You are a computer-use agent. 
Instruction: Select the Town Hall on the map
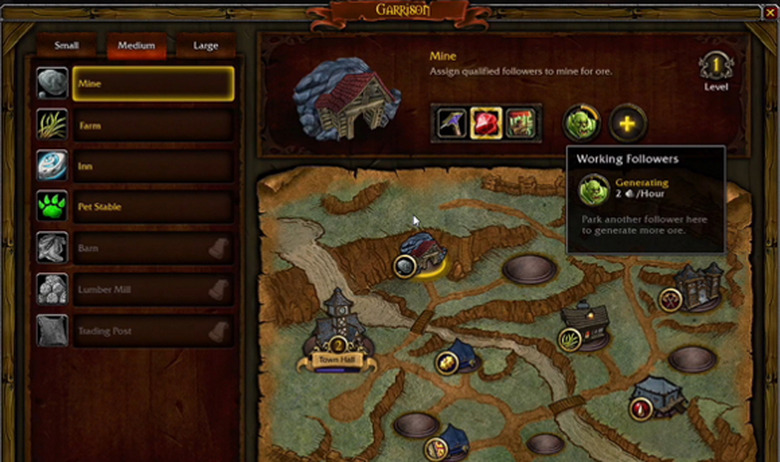point(337,330)
